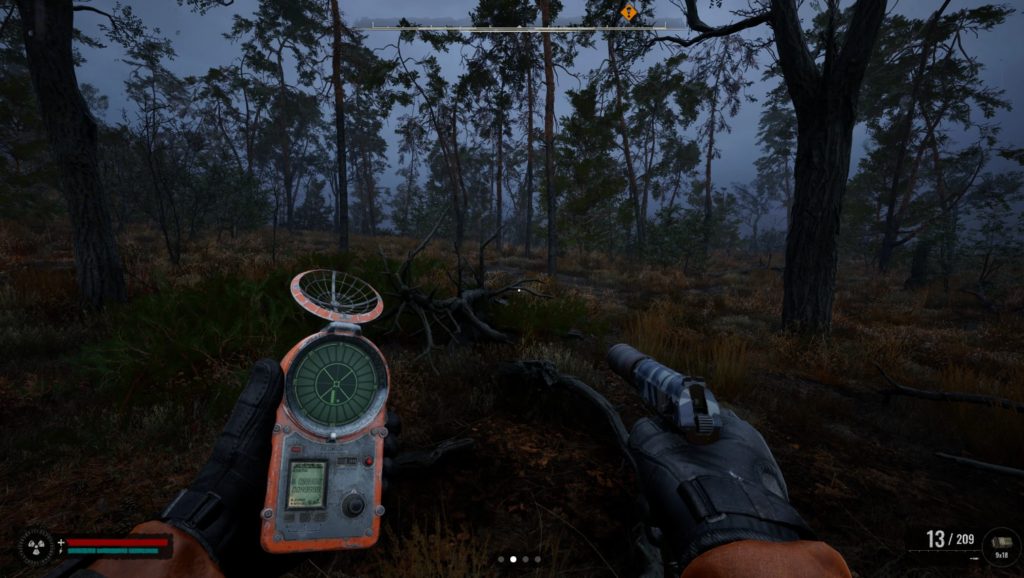The height and width of the screenshot is (578, 1024).
Task: Click the radiation status icon
Action: click(x=35, y=546)
